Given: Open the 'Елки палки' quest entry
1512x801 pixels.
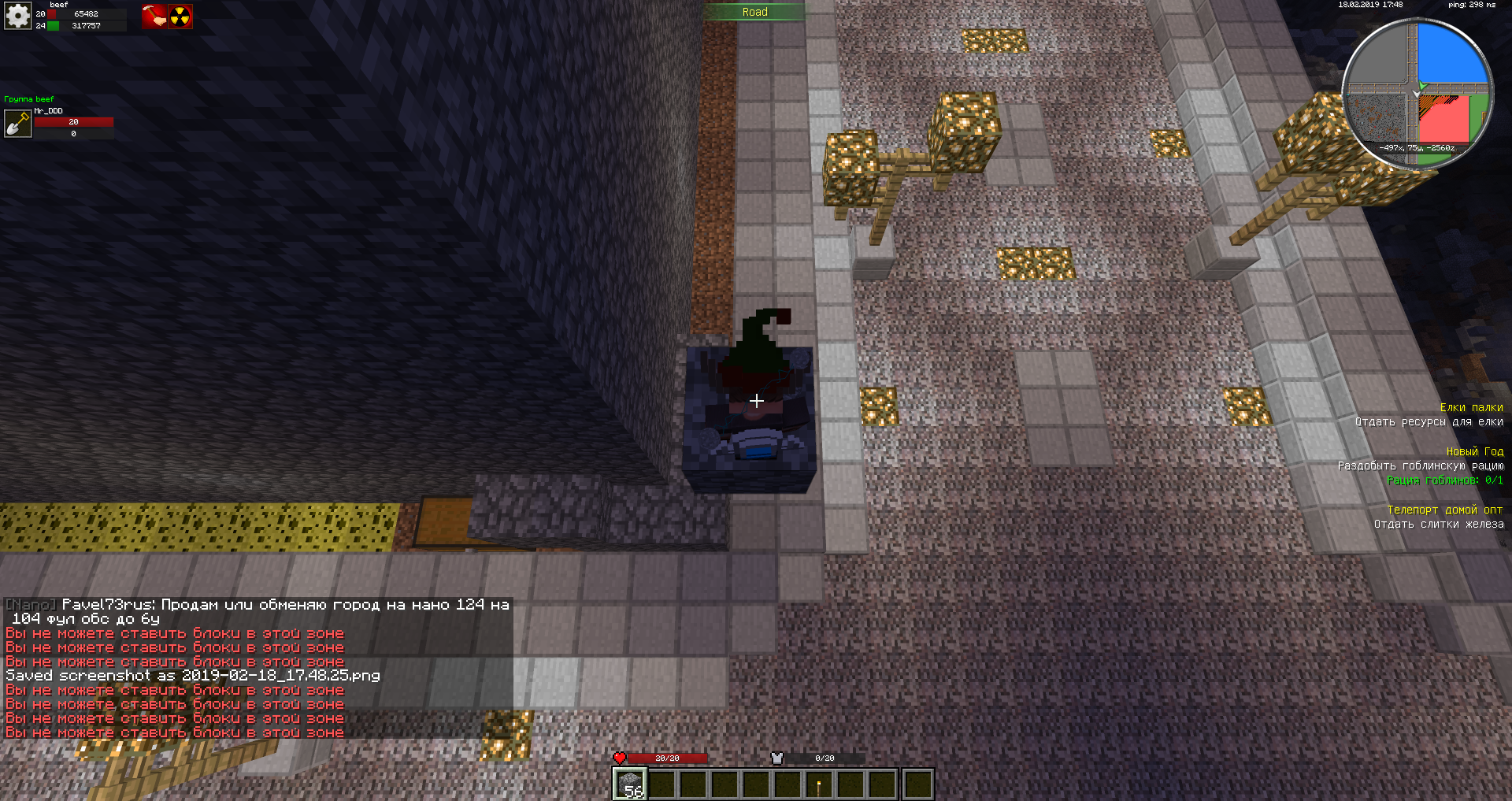Looking at the screenshot, I should pyautogui.click(x=1471, y=407).
